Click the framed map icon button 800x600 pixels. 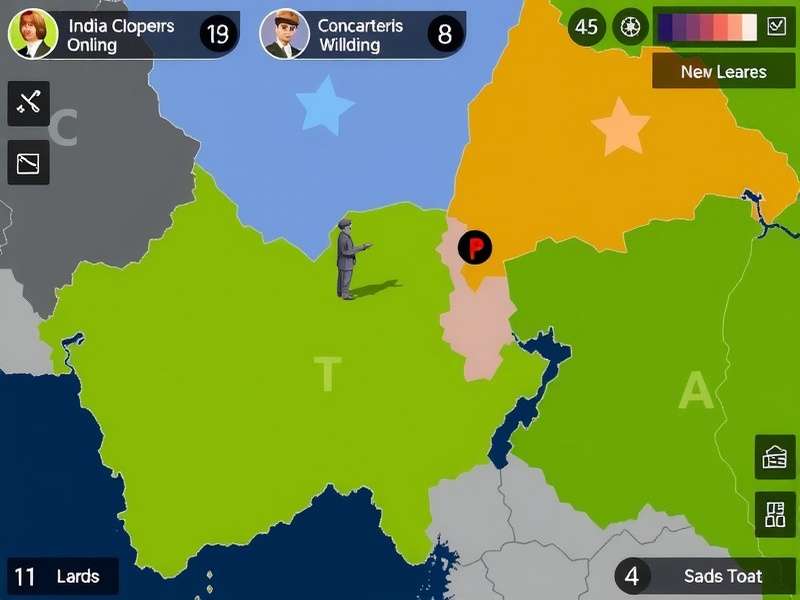(28, 162)
